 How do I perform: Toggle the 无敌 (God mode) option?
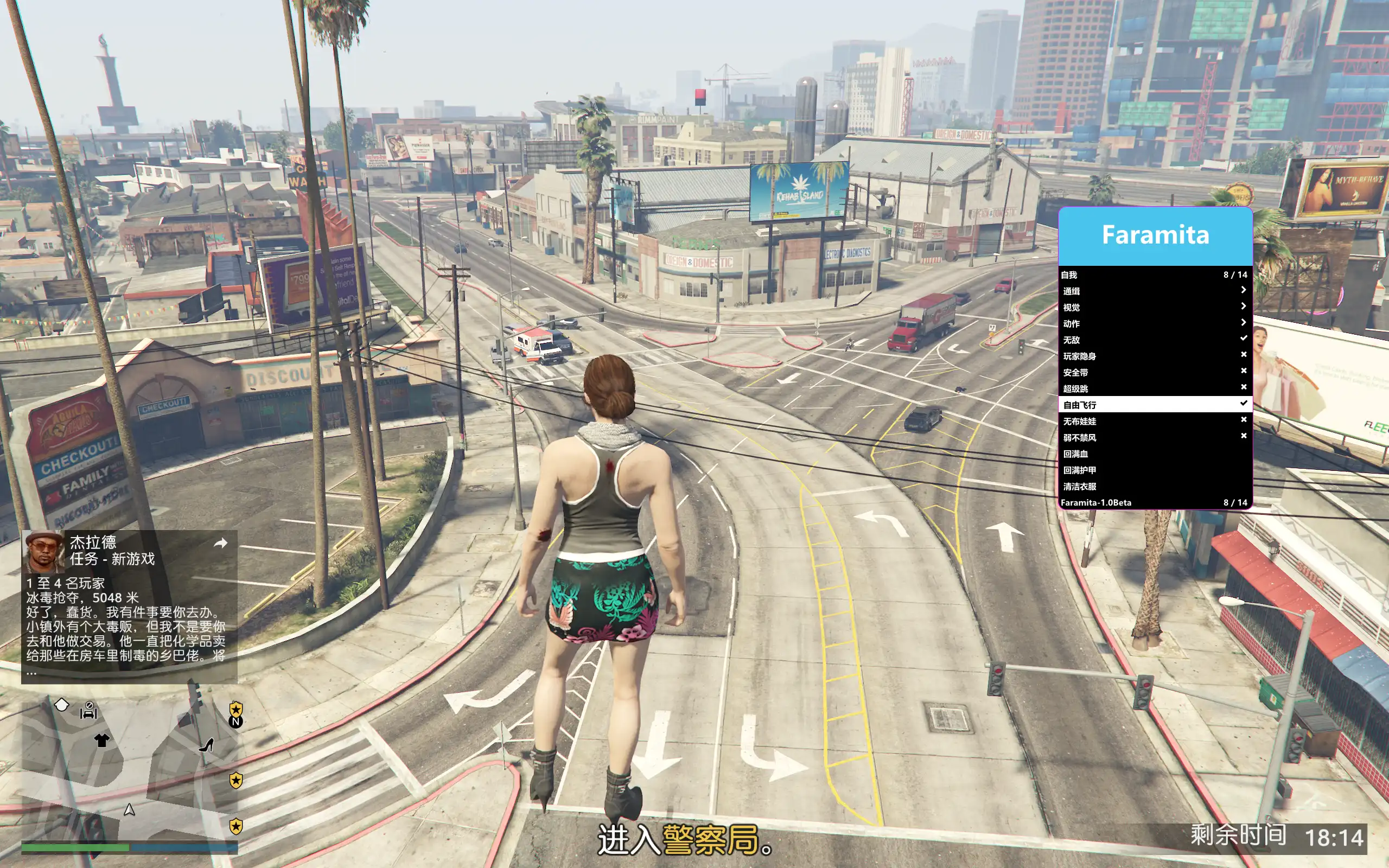click(x=1154, y=340)
